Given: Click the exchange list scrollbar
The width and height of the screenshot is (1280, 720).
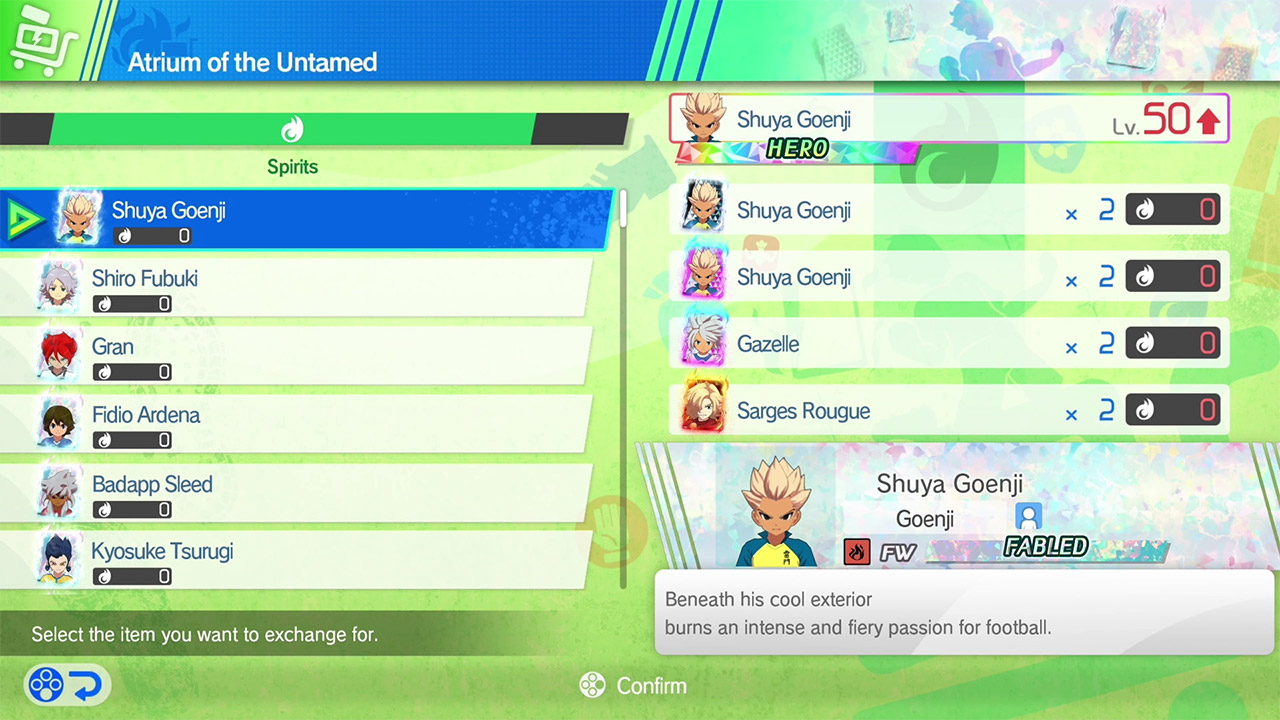Looking at the screenshot, I should [624, 390].
